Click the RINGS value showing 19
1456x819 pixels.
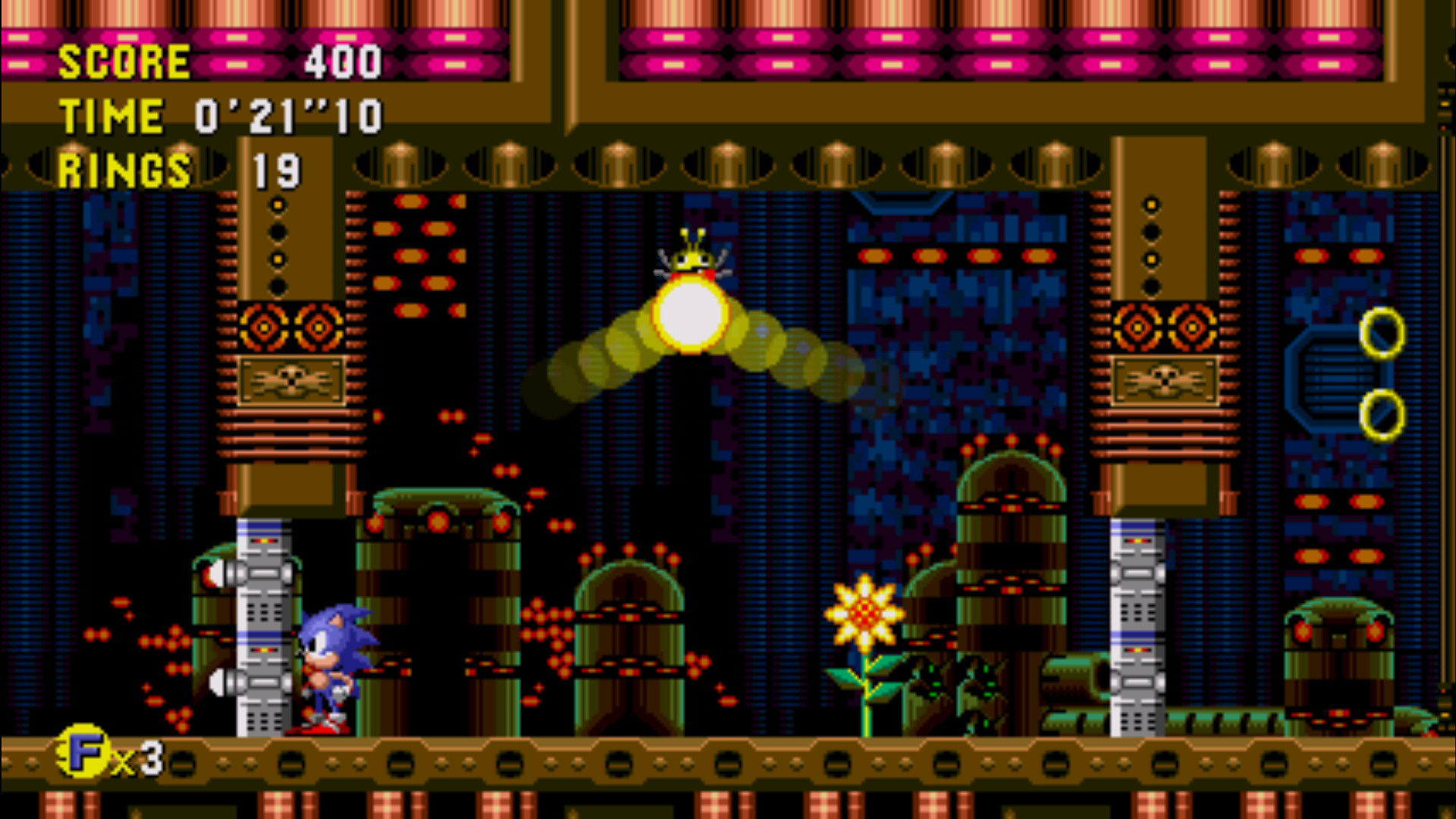[277, 168]
